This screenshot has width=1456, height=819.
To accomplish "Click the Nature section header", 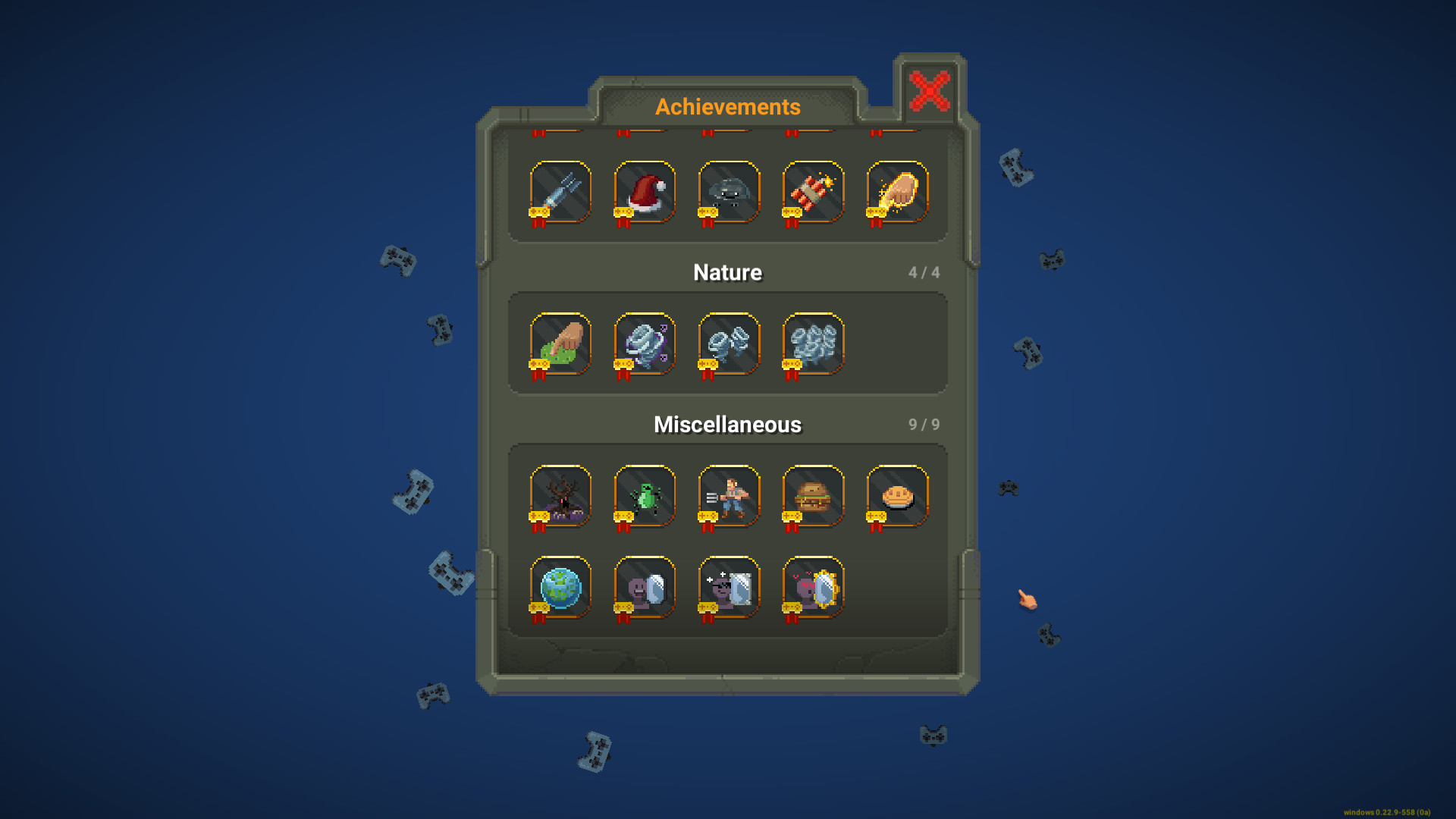I will click(727, 272).
